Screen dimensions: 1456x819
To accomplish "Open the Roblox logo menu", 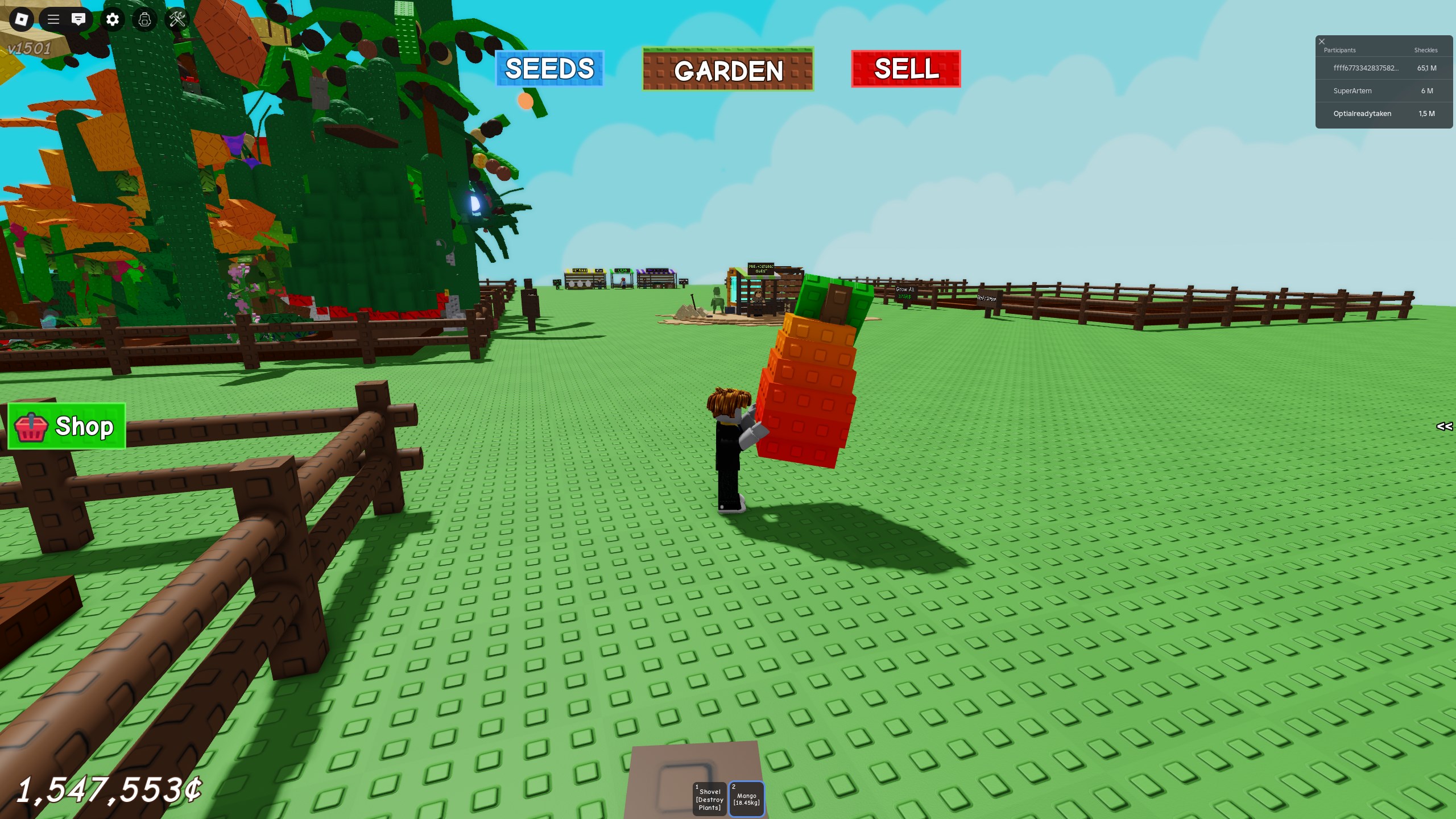I will 21,20.
